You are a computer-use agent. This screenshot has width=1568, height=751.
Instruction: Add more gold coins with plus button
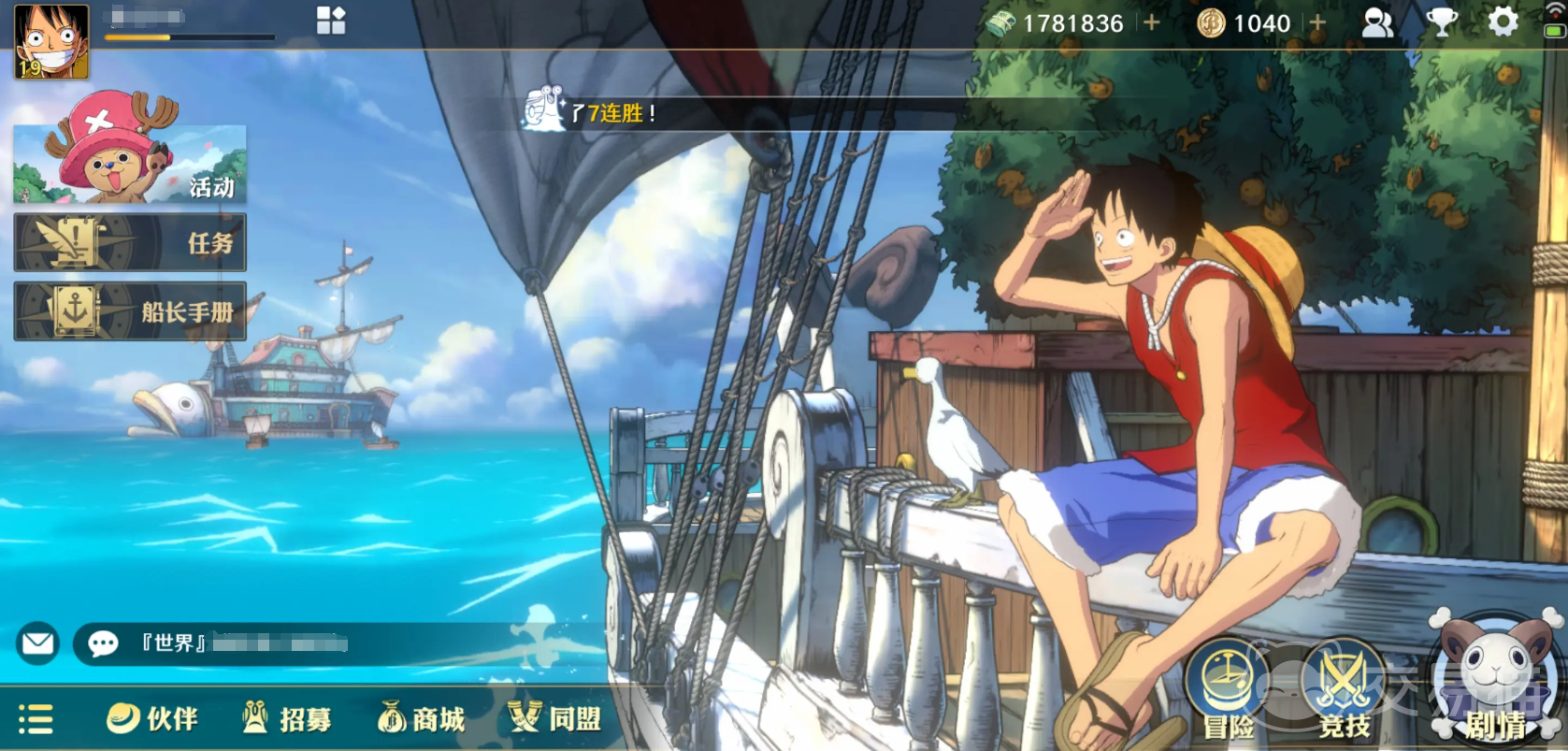click(x=1317, y=22)
